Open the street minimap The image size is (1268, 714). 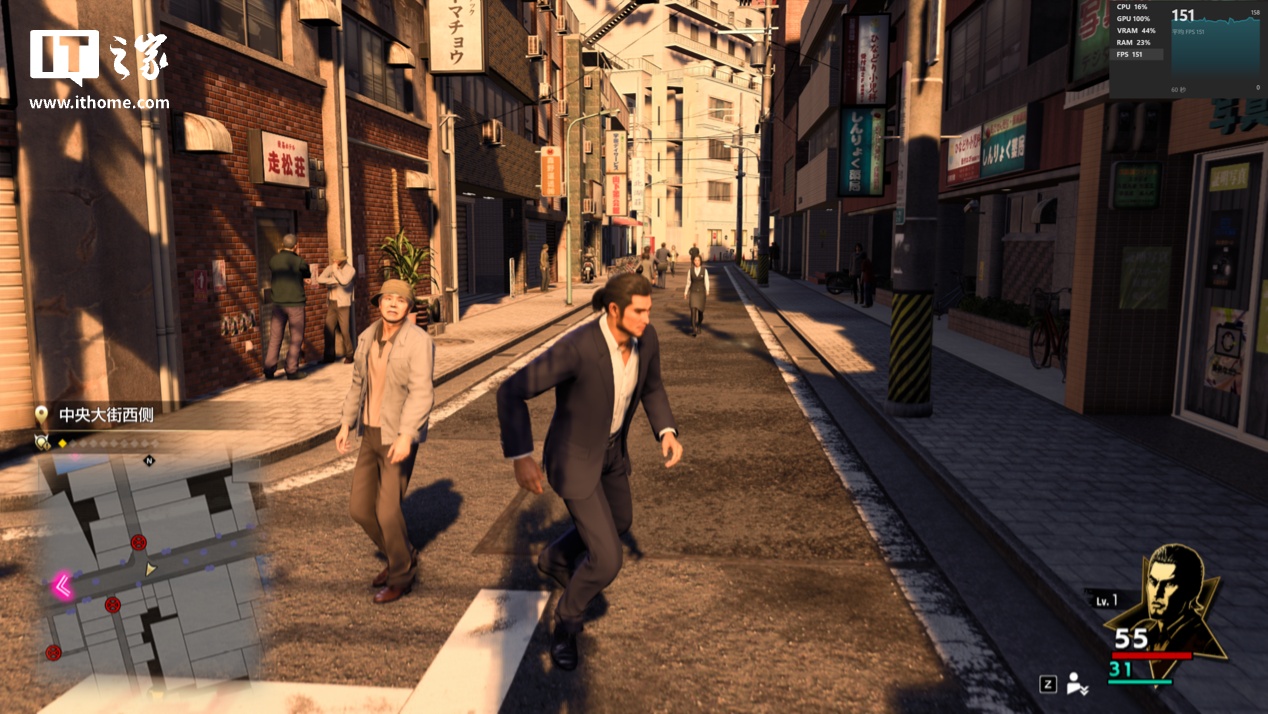(x=150, y=570)
